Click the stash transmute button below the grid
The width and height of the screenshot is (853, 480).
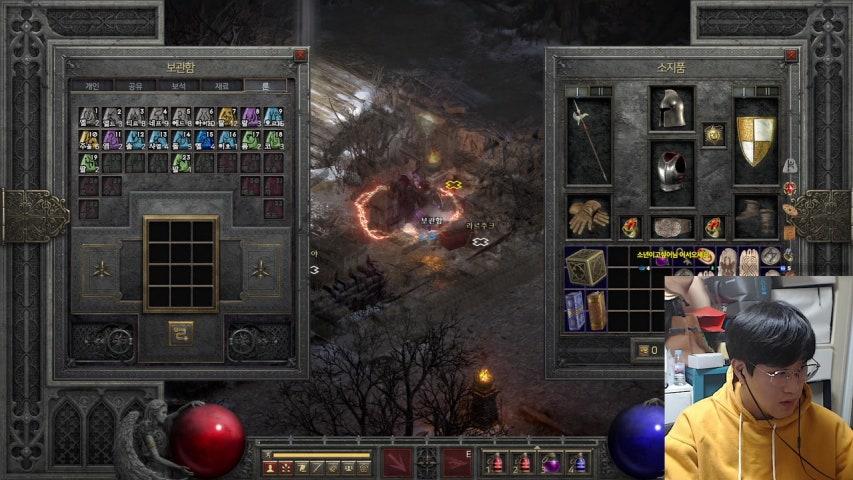pyautogui.click(x=181, y=328)
